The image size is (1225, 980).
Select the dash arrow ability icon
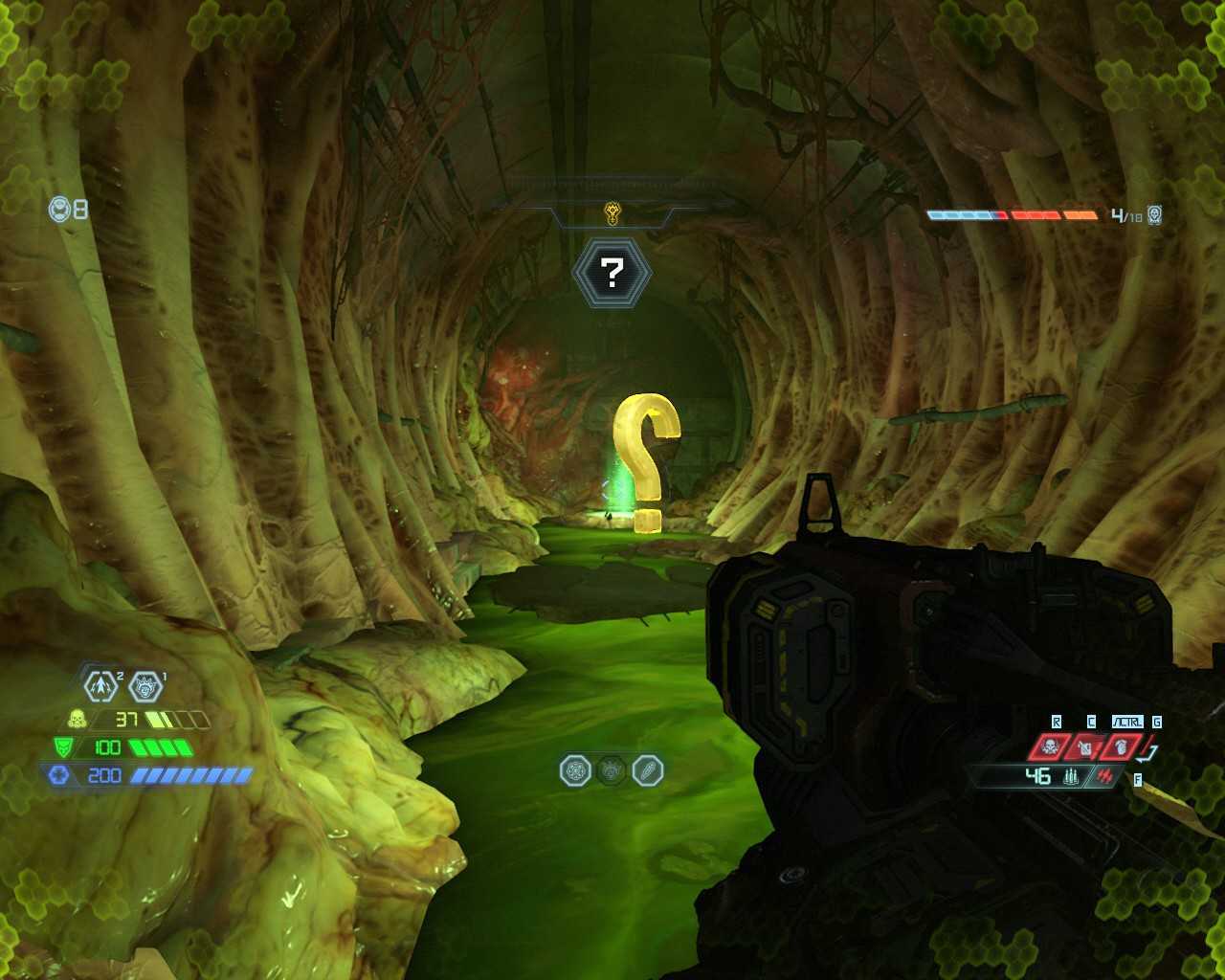pyautogui.click(x=100, y=685)
